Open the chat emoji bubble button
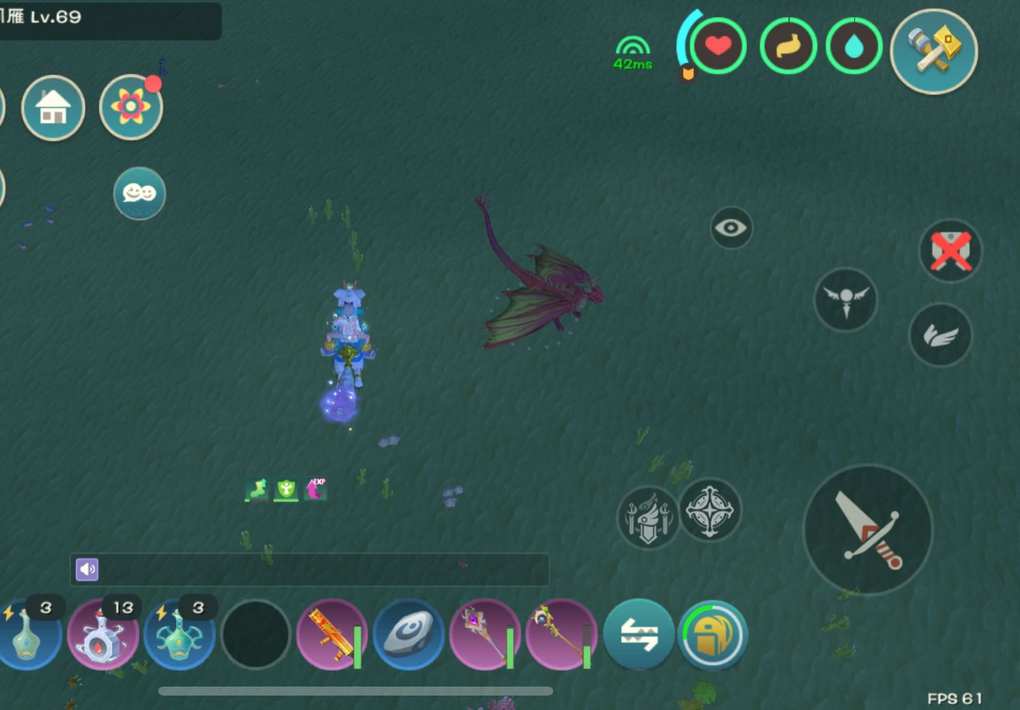Screen dimensions: 1020x710 pyautogui.click(x=139, y=193)
